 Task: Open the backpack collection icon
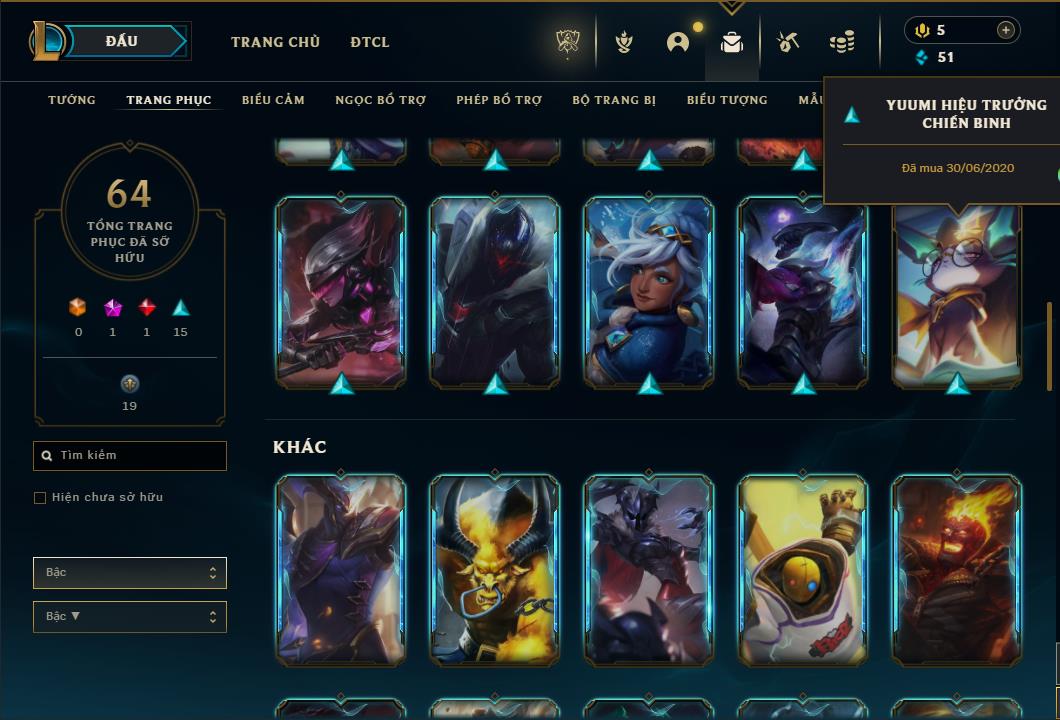[732, 42]
